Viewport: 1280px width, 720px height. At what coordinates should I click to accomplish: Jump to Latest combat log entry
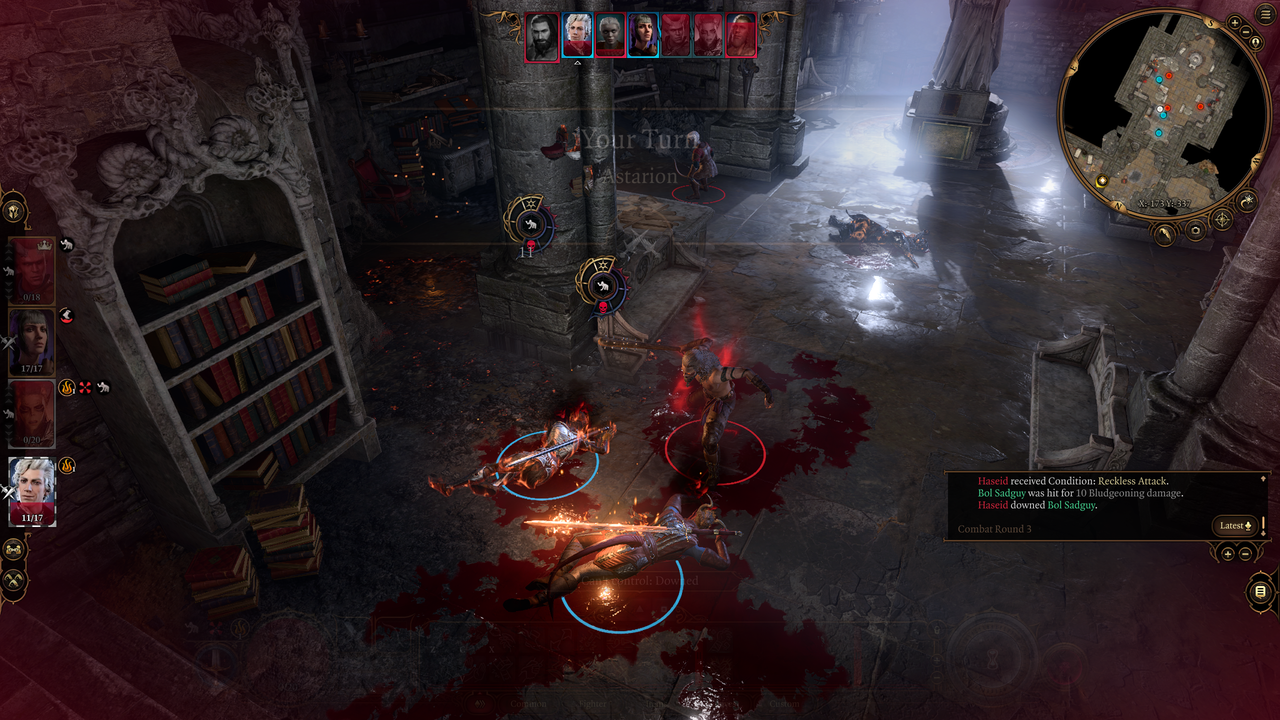pos(1235,526)
